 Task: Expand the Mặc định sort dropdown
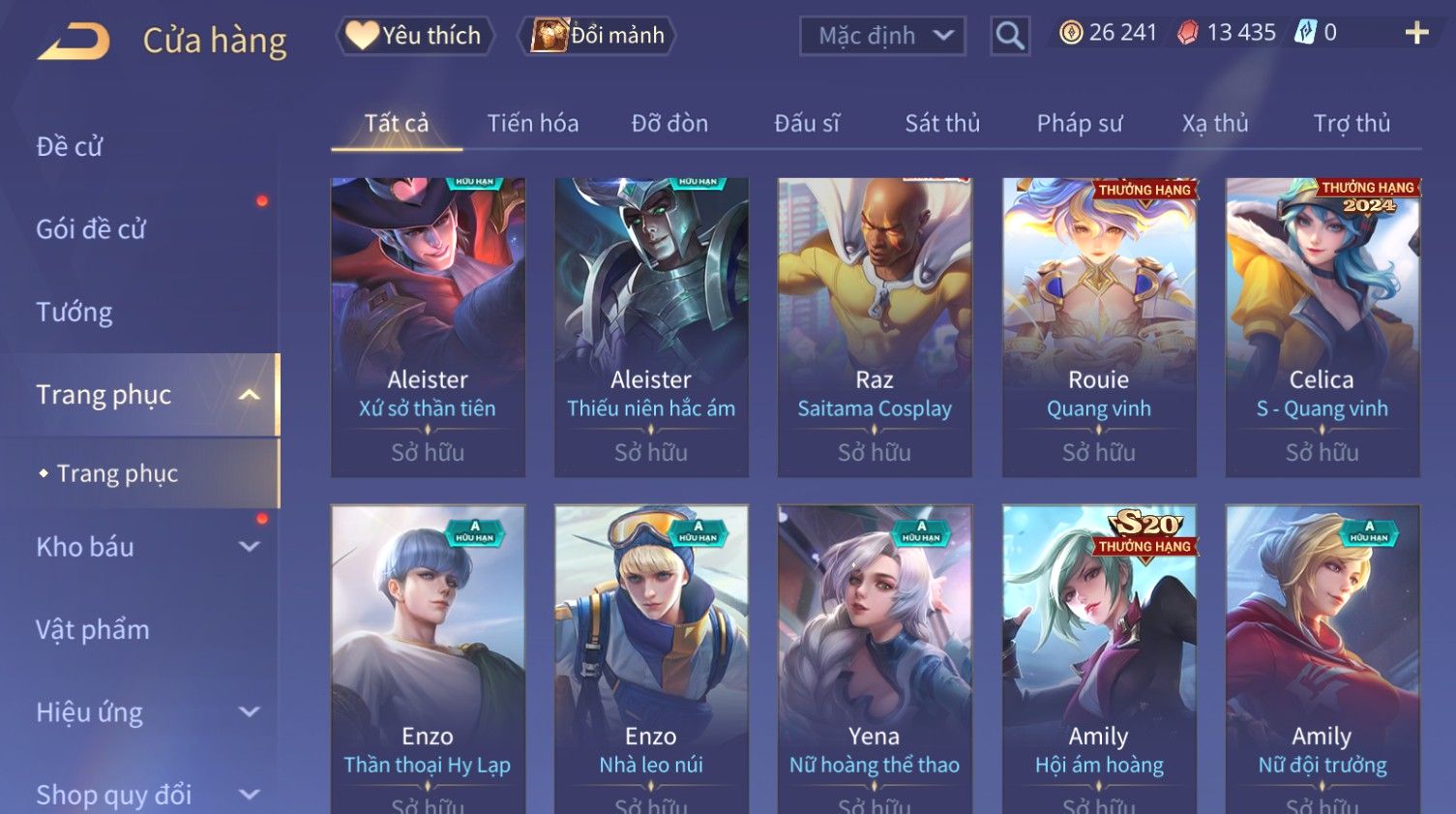coord(882,37)
